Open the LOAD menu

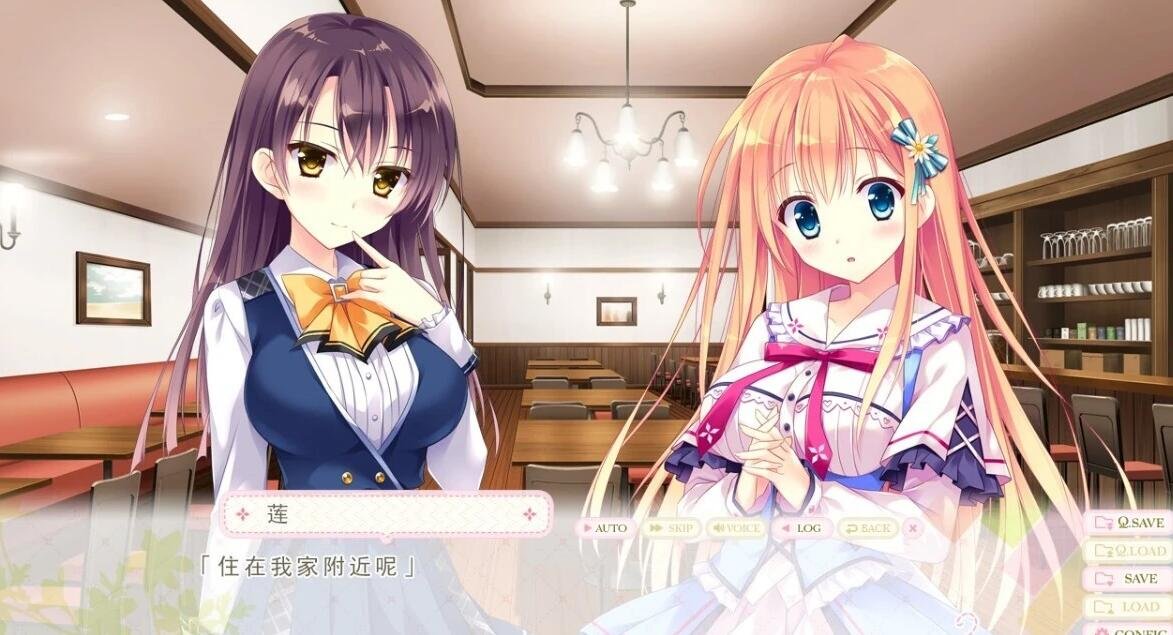pyautogui.click(x=1131, y=607)
